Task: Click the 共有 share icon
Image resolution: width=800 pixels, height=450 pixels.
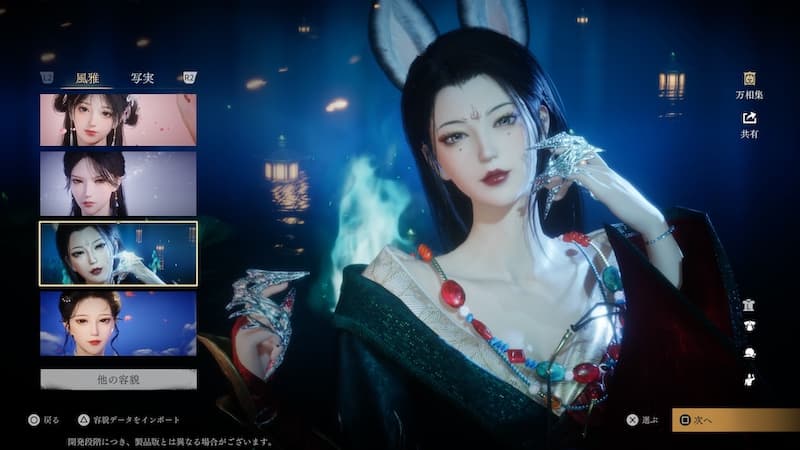Action: pos(749,124)
